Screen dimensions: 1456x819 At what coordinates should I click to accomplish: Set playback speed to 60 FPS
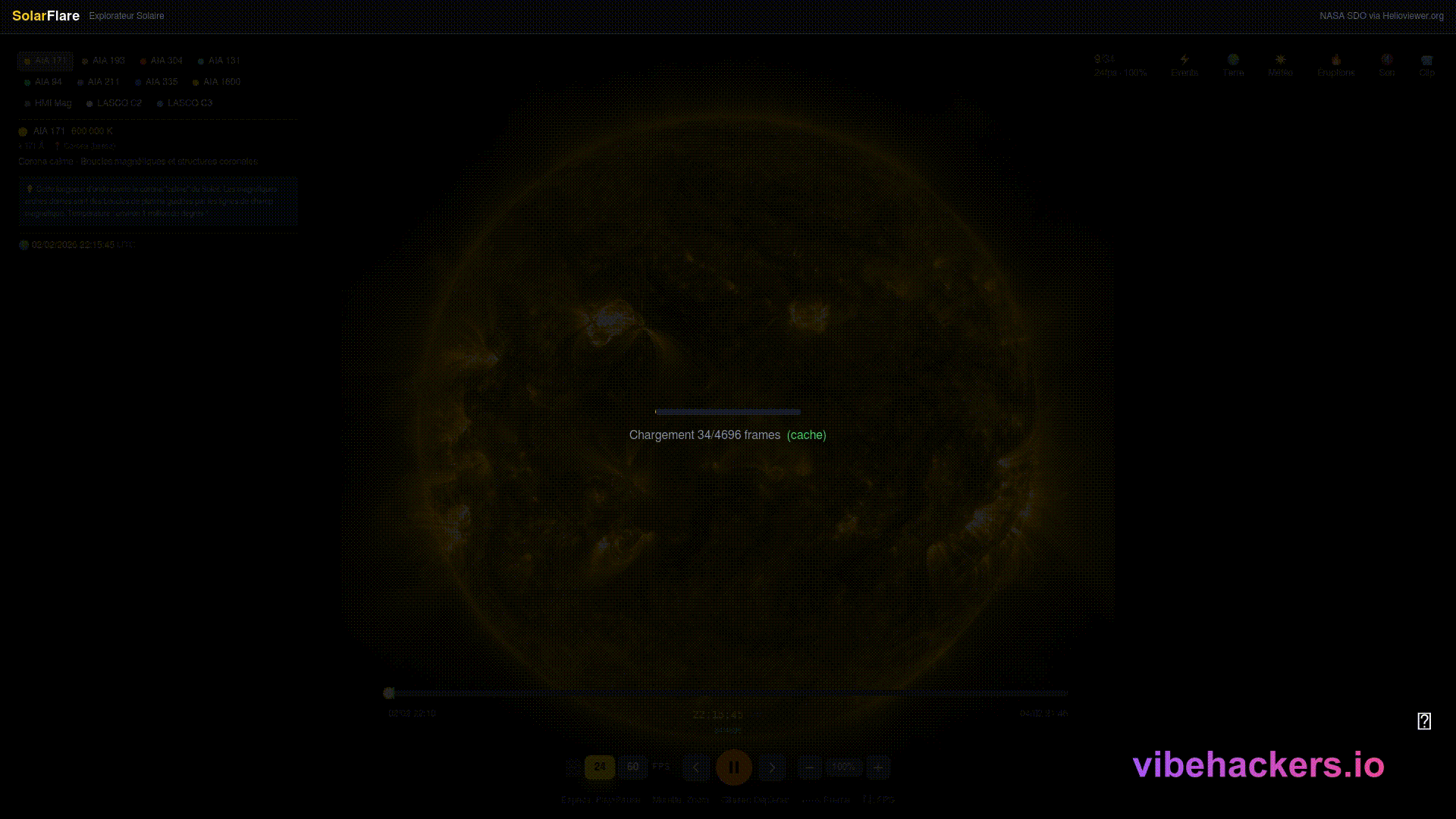pyautogui.click(x=632, y=767)
